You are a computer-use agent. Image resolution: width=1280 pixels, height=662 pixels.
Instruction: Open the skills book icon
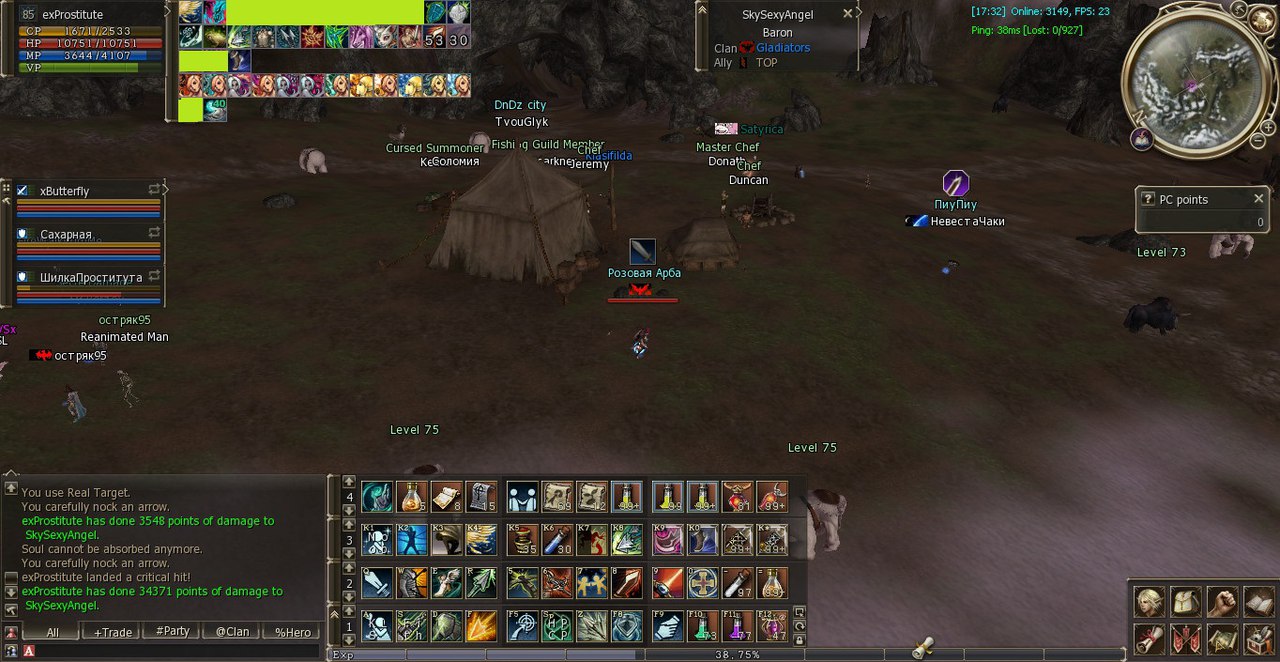tap(1258, 601)
